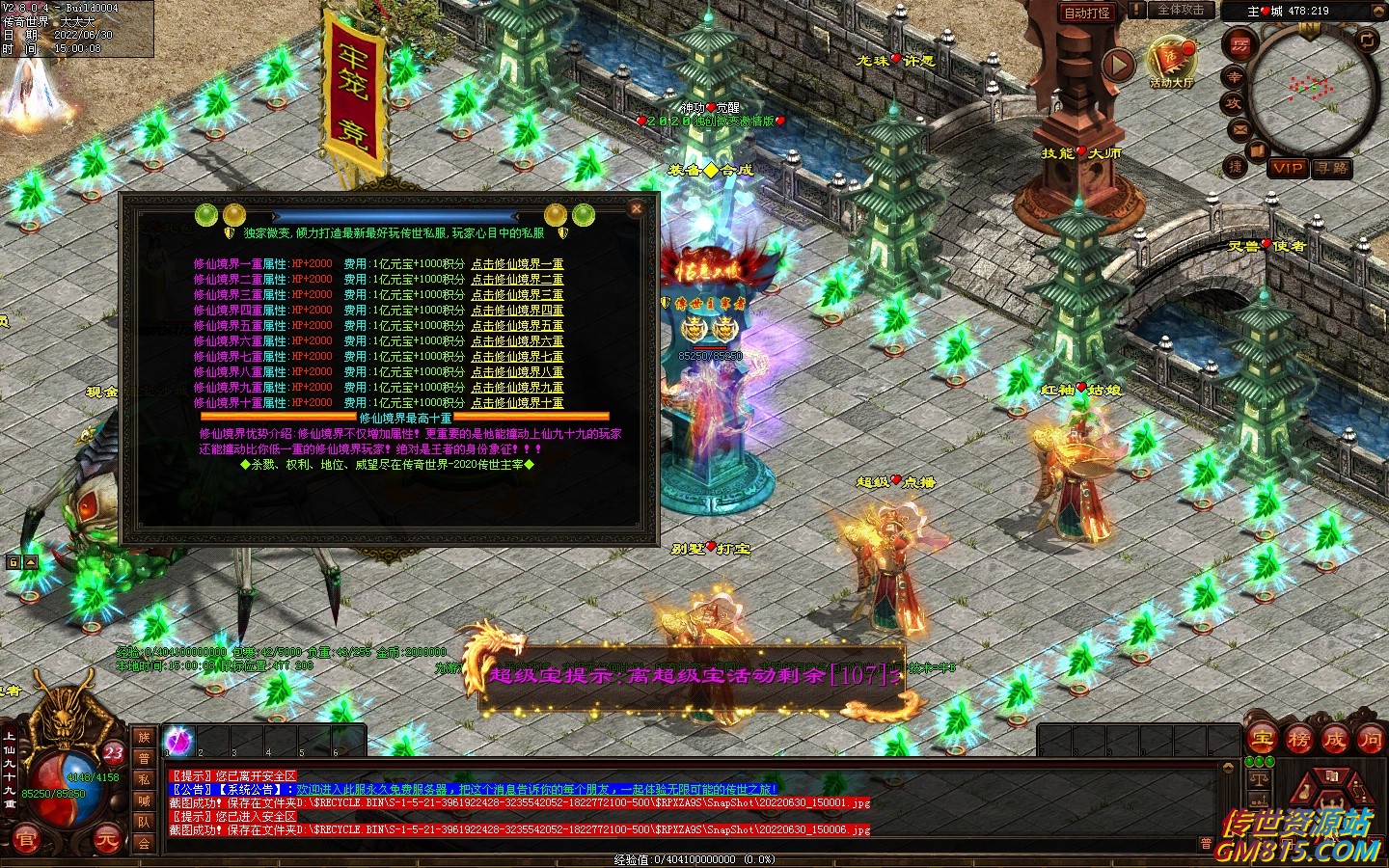
Task: Open the 宝 treasure shop button
Action: pos(1262,740)
